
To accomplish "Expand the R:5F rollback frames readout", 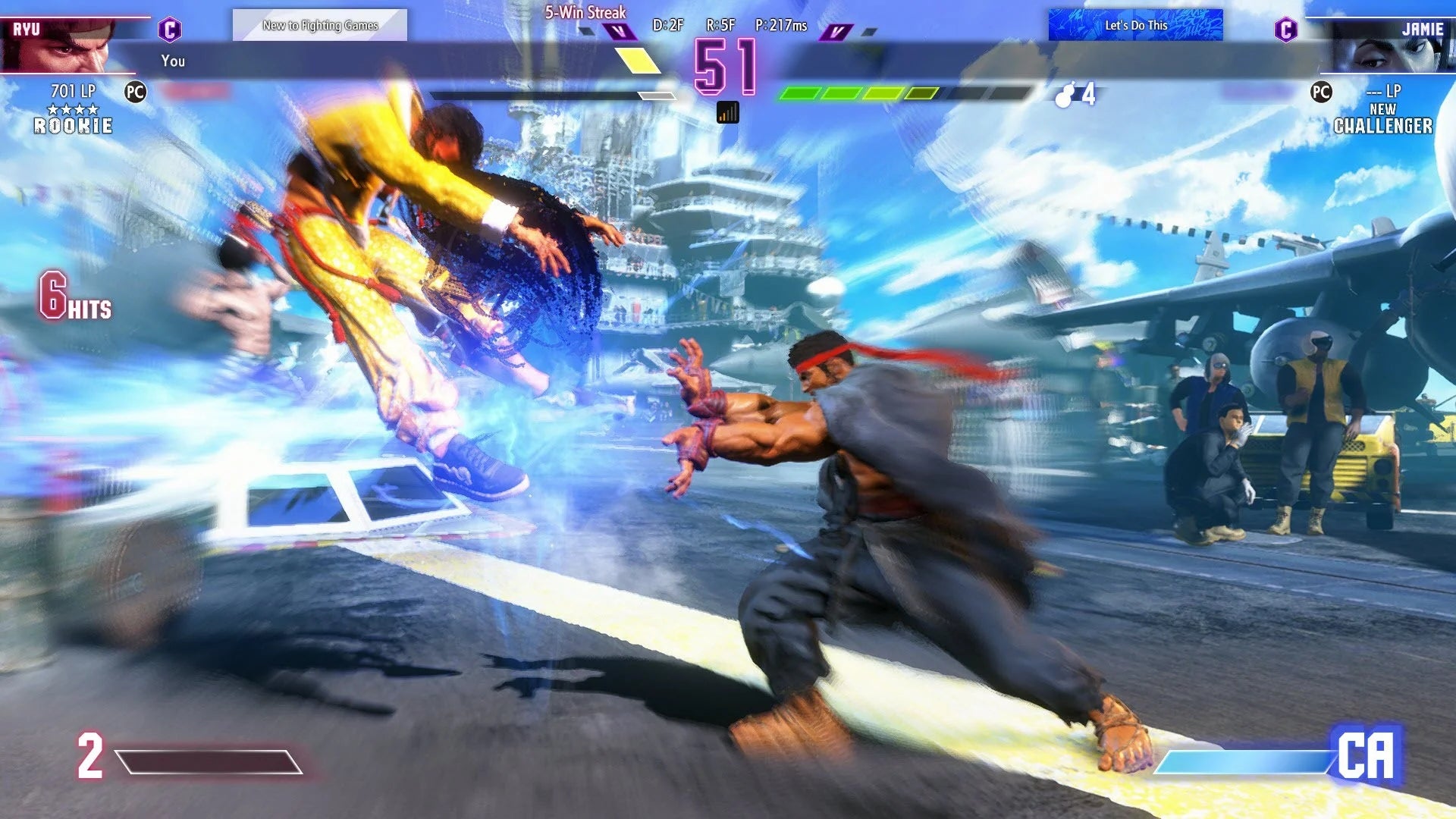I will click(x=722, y=25).
